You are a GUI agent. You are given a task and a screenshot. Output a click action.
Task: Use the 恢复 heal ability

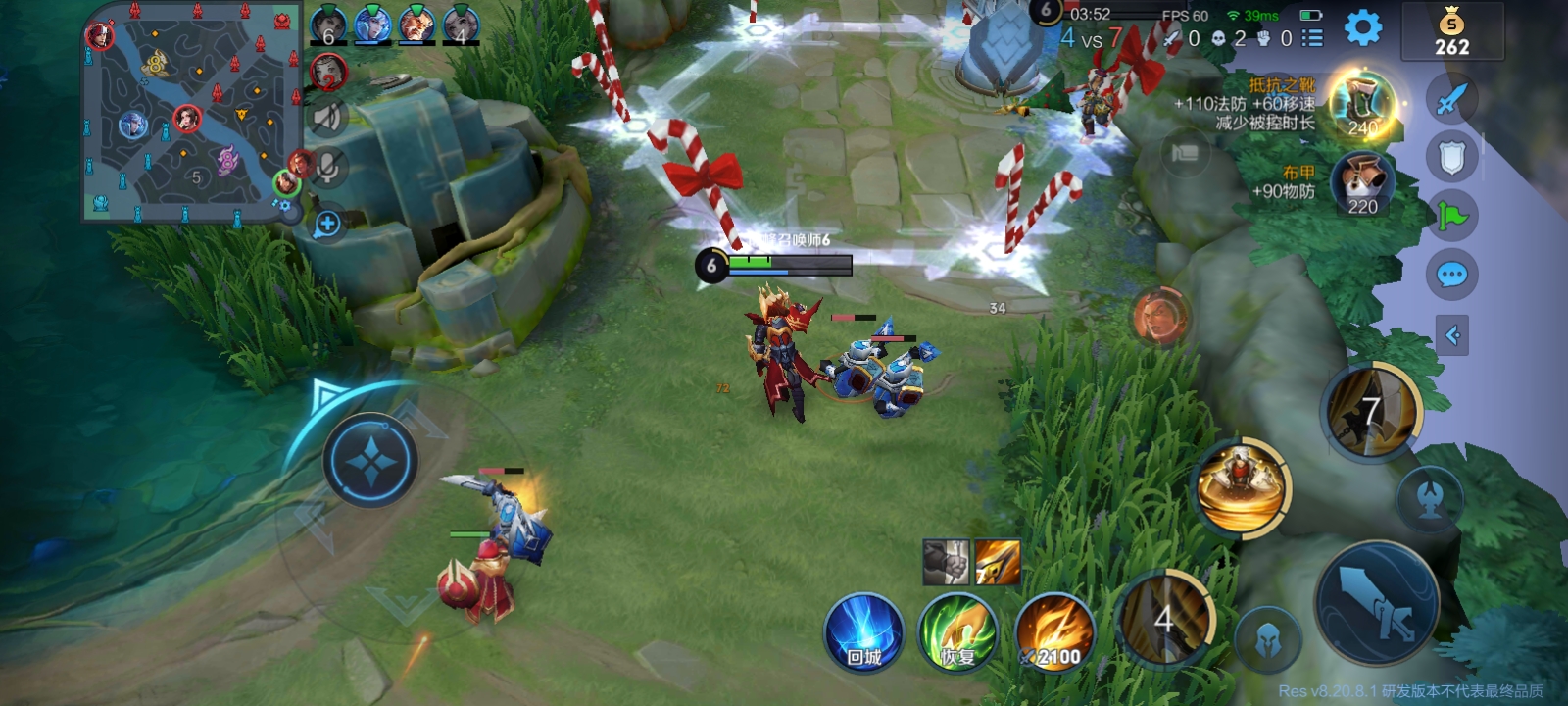tap(957, 632)
